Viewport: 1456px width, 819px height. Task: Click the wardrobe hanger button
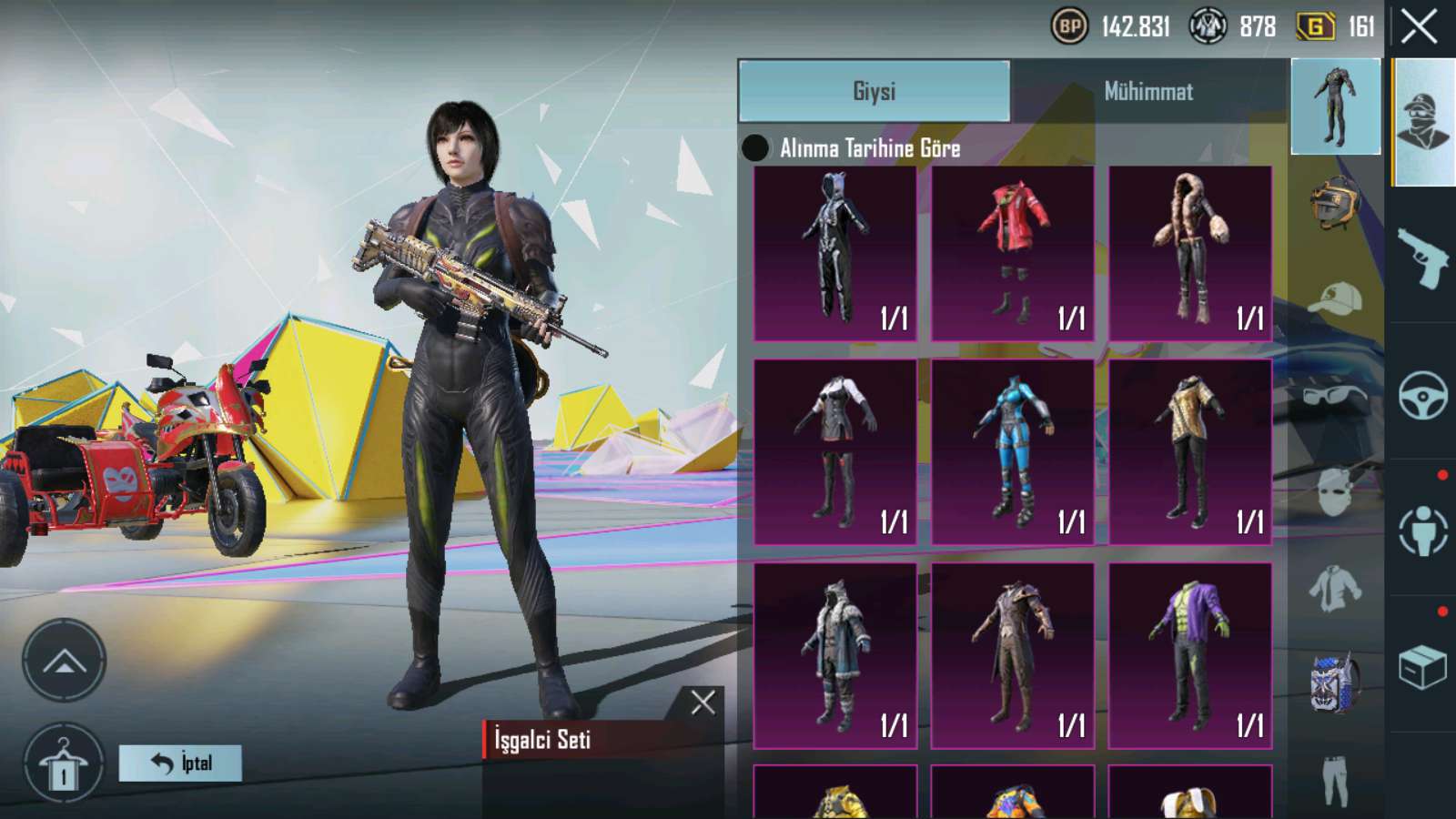(64, 764)
